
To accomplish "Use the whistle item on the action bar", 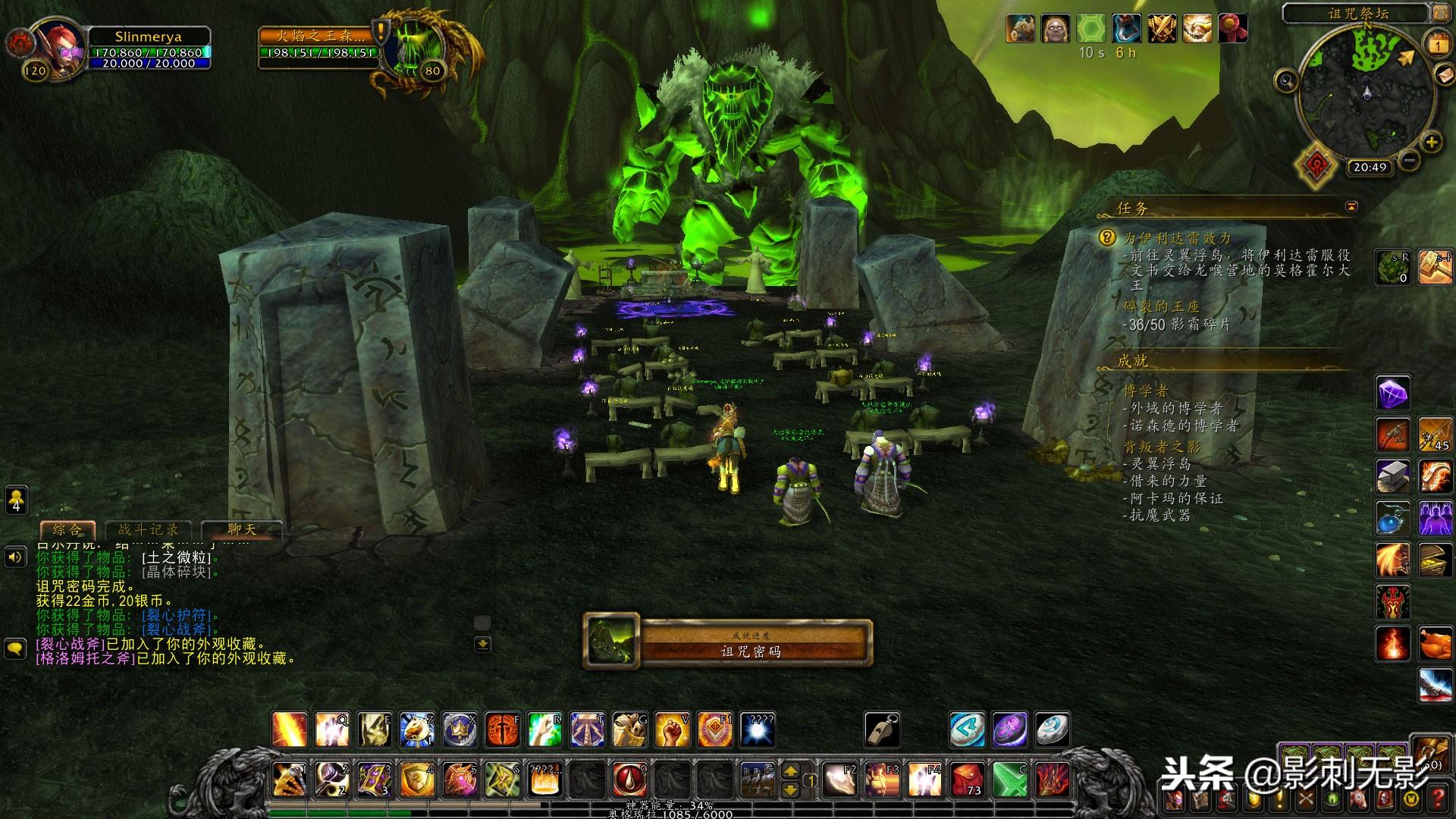I will tap(882, 730).
